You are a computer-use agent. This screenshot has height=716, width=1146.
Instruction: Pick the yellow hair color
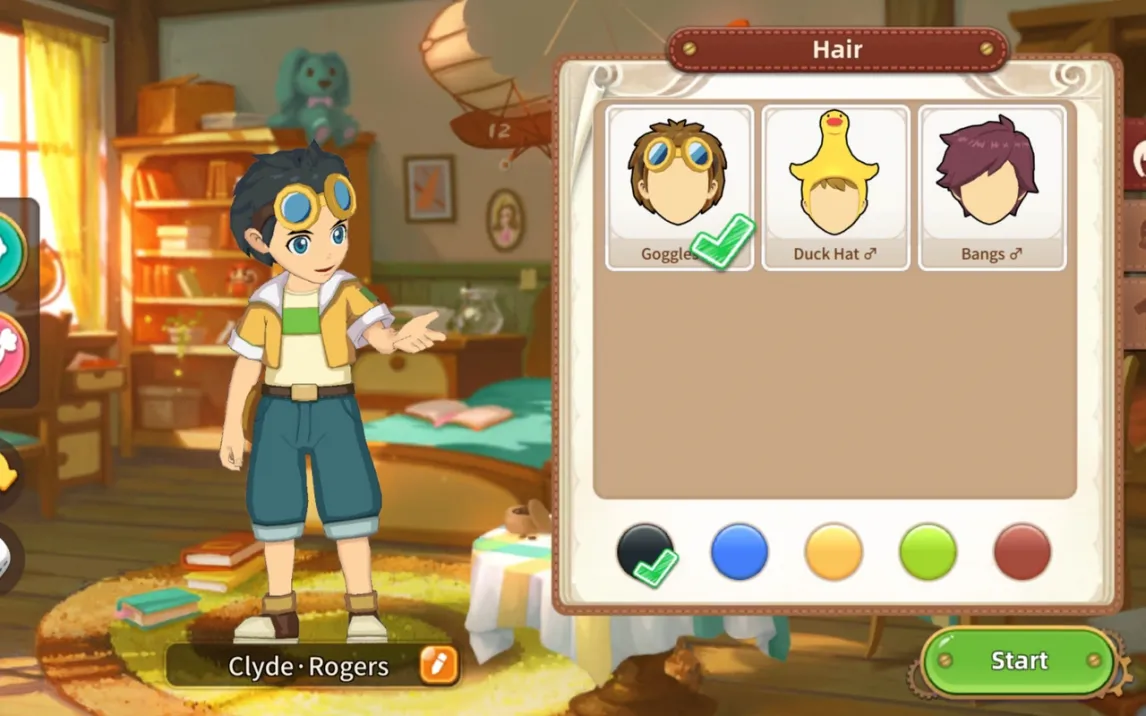(x=833, y=552)
